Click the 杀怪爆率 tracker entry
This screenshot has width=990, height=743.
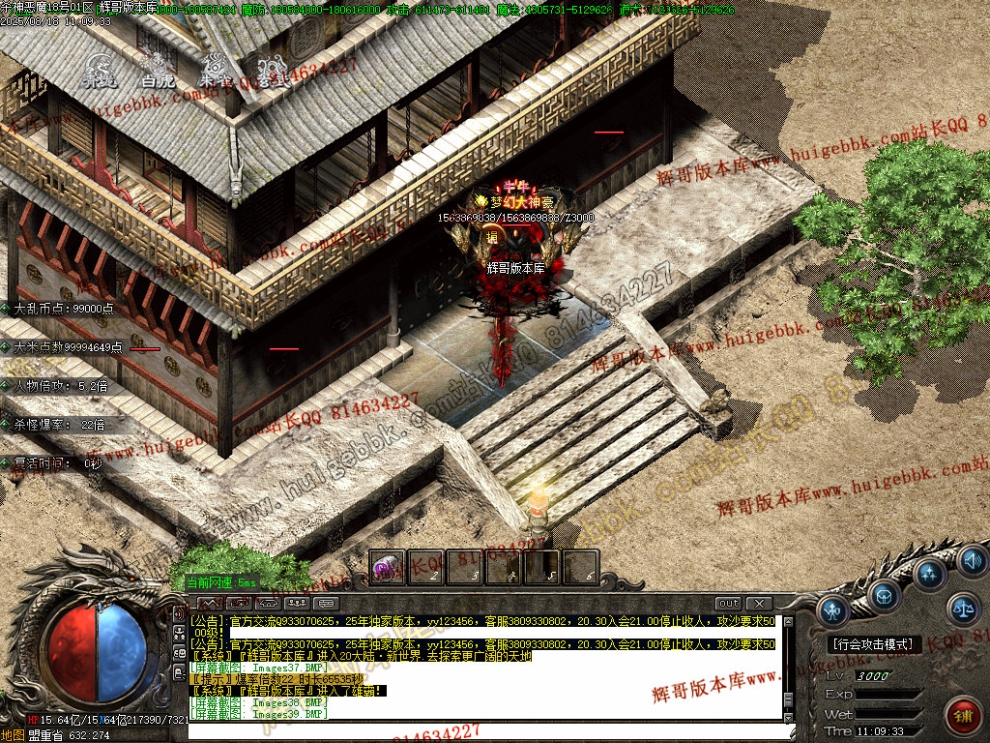58,425
